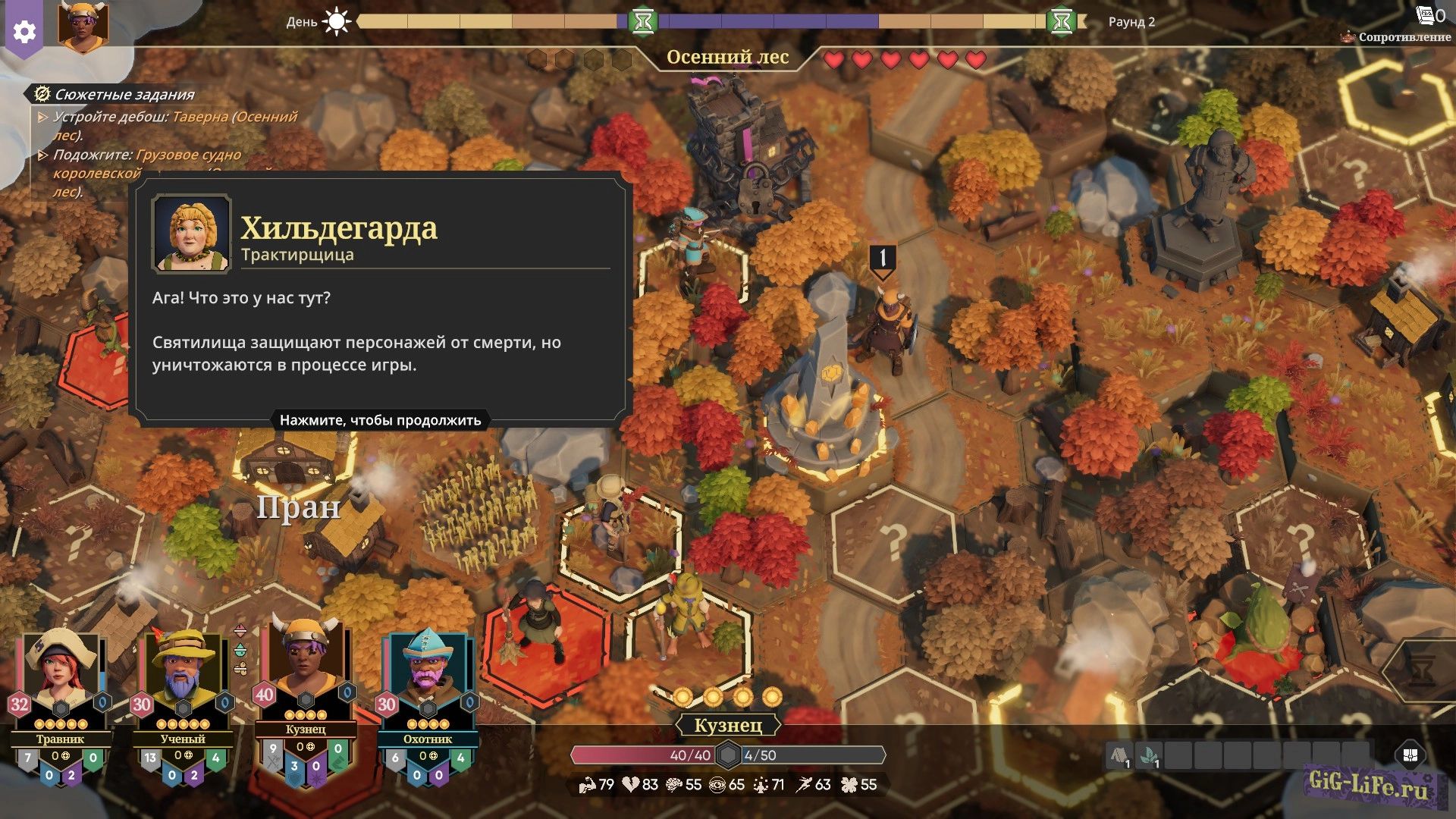Select the 'Устройте дебош' tavern quest entry
This screenshot has height=819, width=1456.
pyautogui.click(x=174, y=125)
